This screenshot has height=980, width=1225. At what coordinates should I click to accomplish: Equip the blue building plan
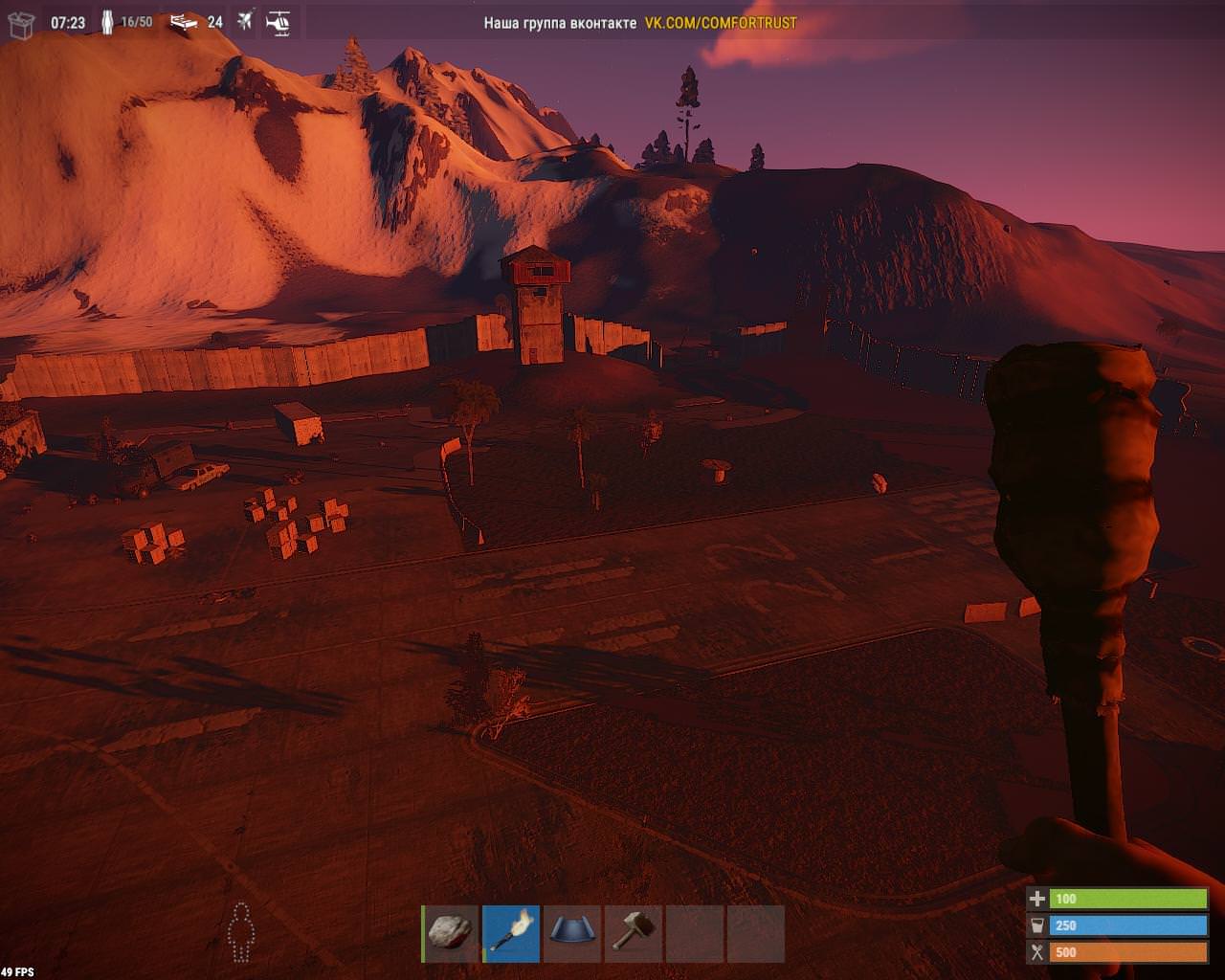tap(572, 933)
